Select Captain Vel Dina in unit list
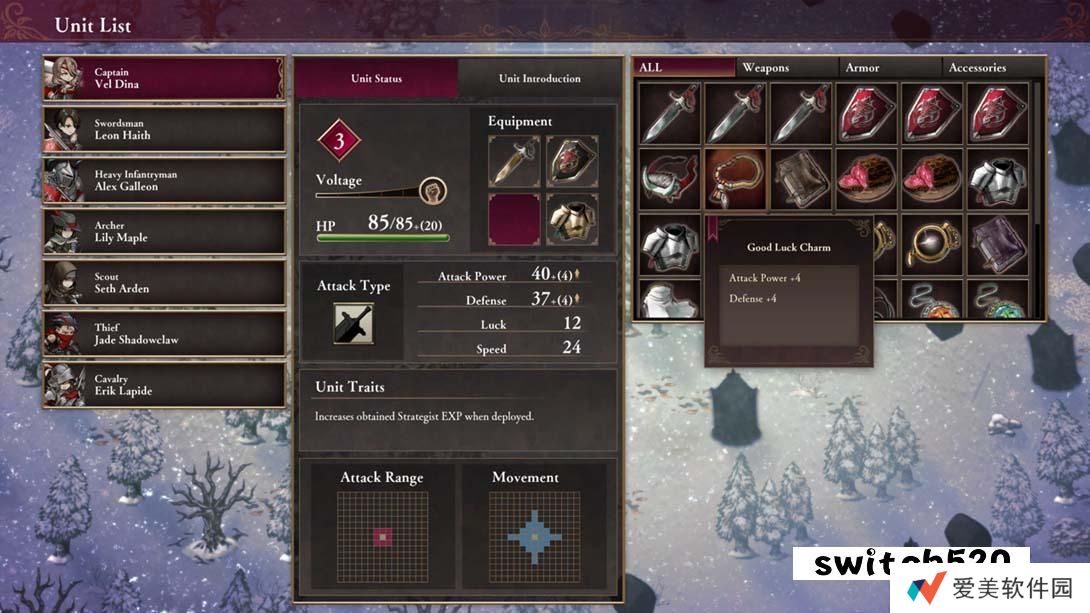 pos(163,78)
